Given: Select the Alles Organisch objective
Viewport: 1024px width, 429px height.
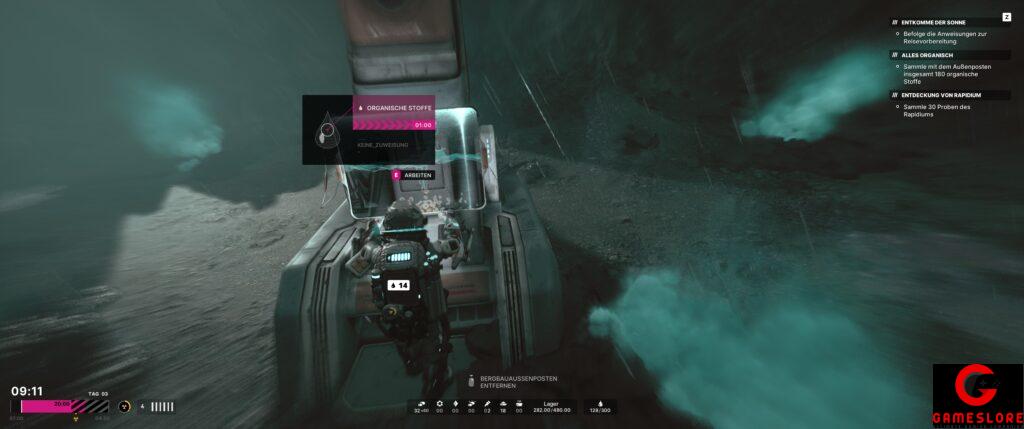Looking at the screenshot, I should [x=925, y=55].
